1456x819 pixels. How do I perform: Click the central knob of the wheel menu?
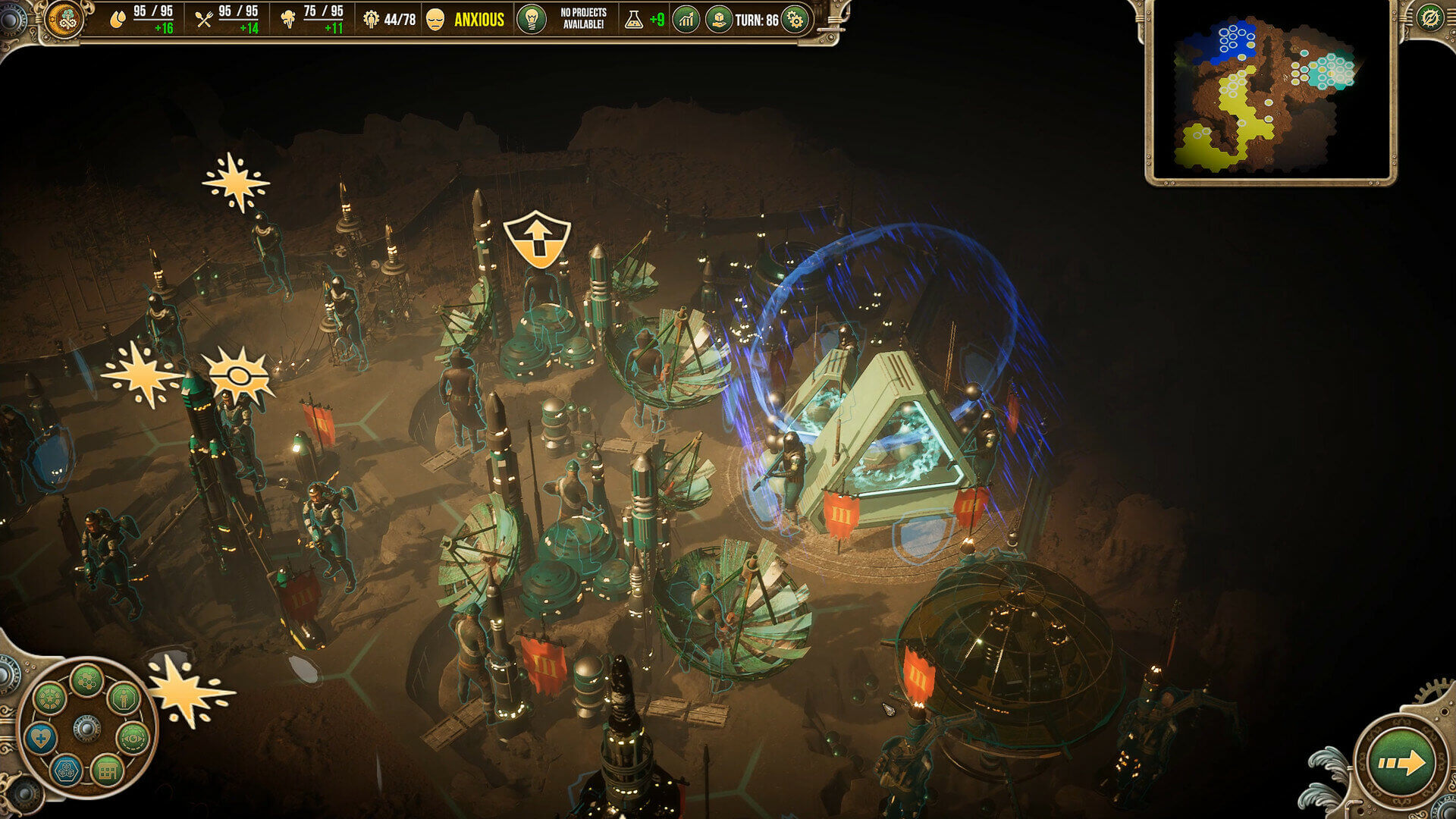[x=86, y=729]
